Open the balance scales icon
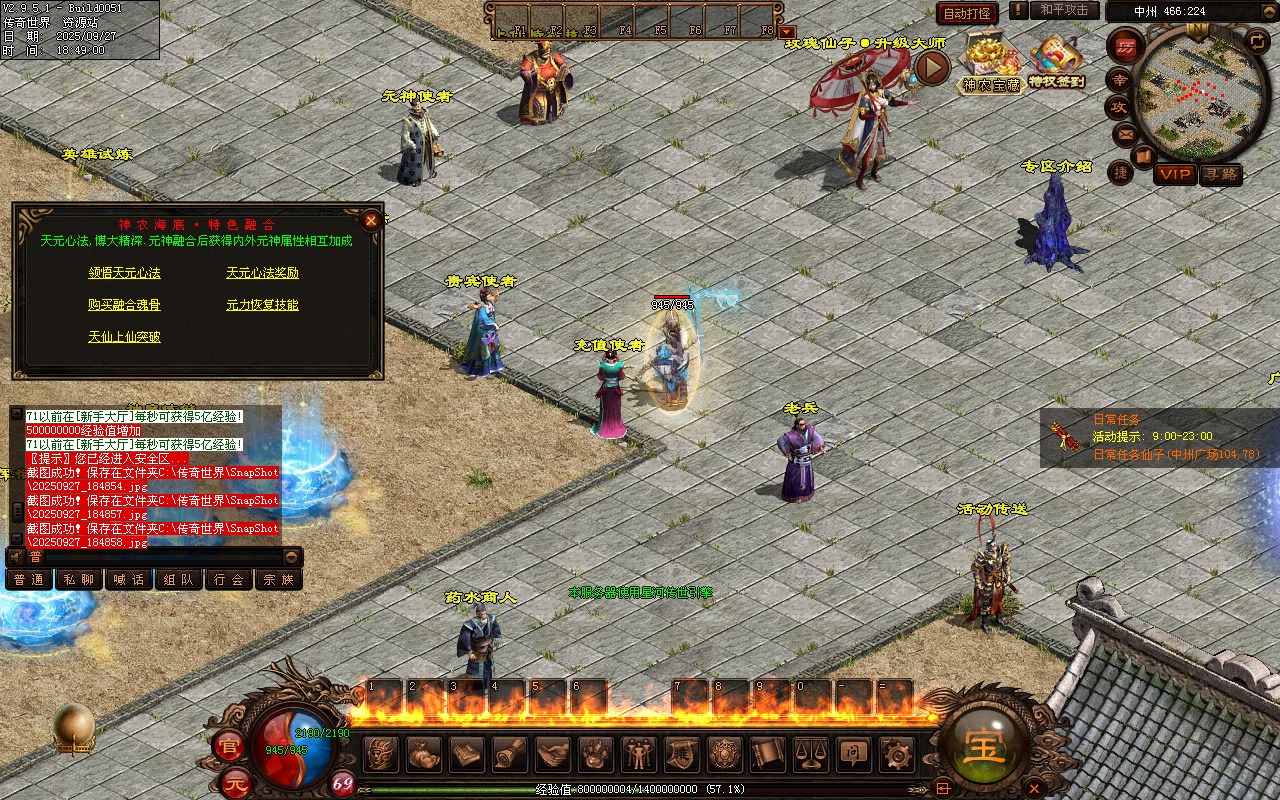 coord(809,754)
